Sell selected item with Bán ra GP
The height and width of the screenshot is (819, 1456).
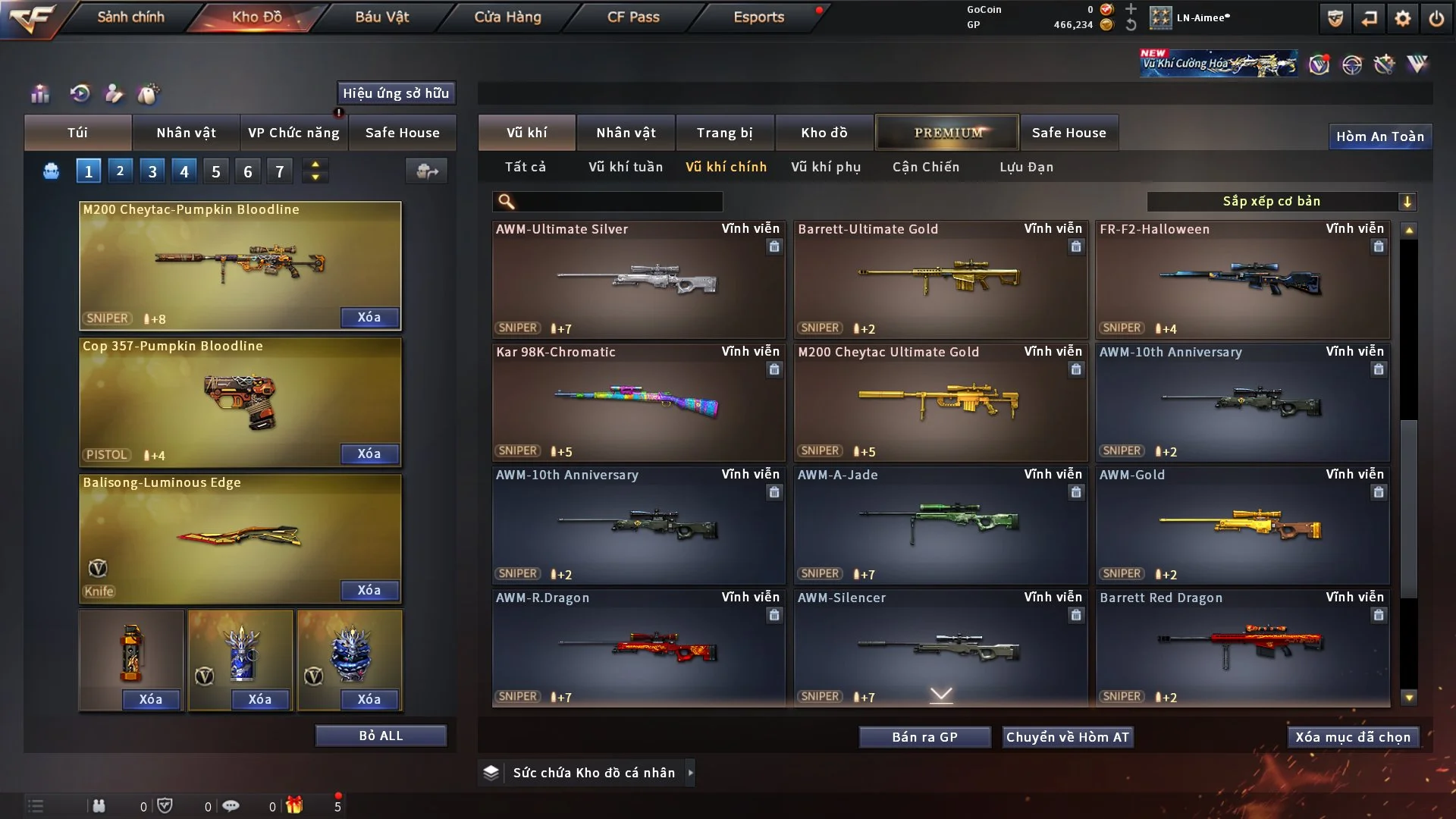coord(924,737)
